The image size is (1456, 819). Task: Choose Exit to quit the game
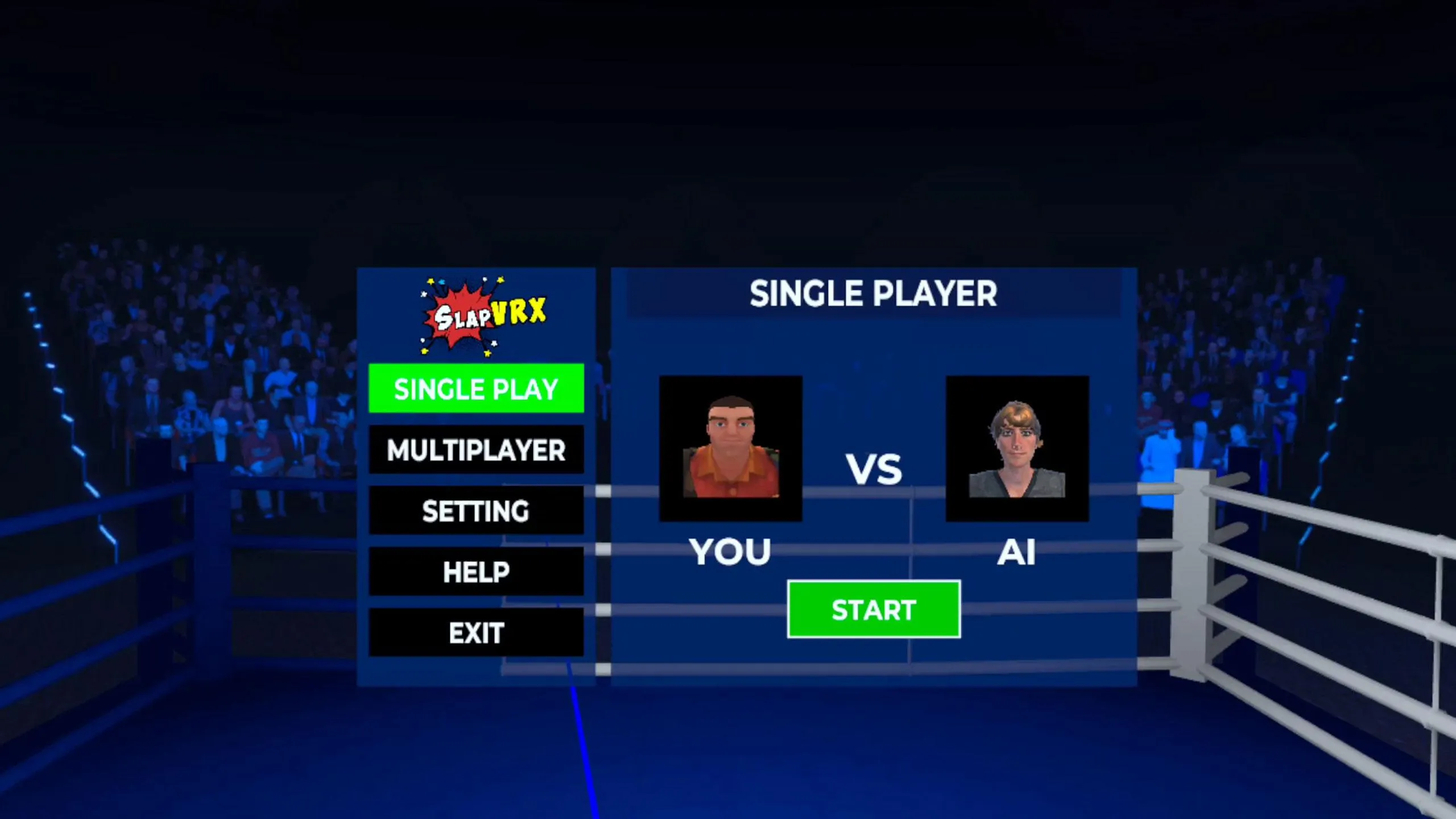tap(476, 632)
